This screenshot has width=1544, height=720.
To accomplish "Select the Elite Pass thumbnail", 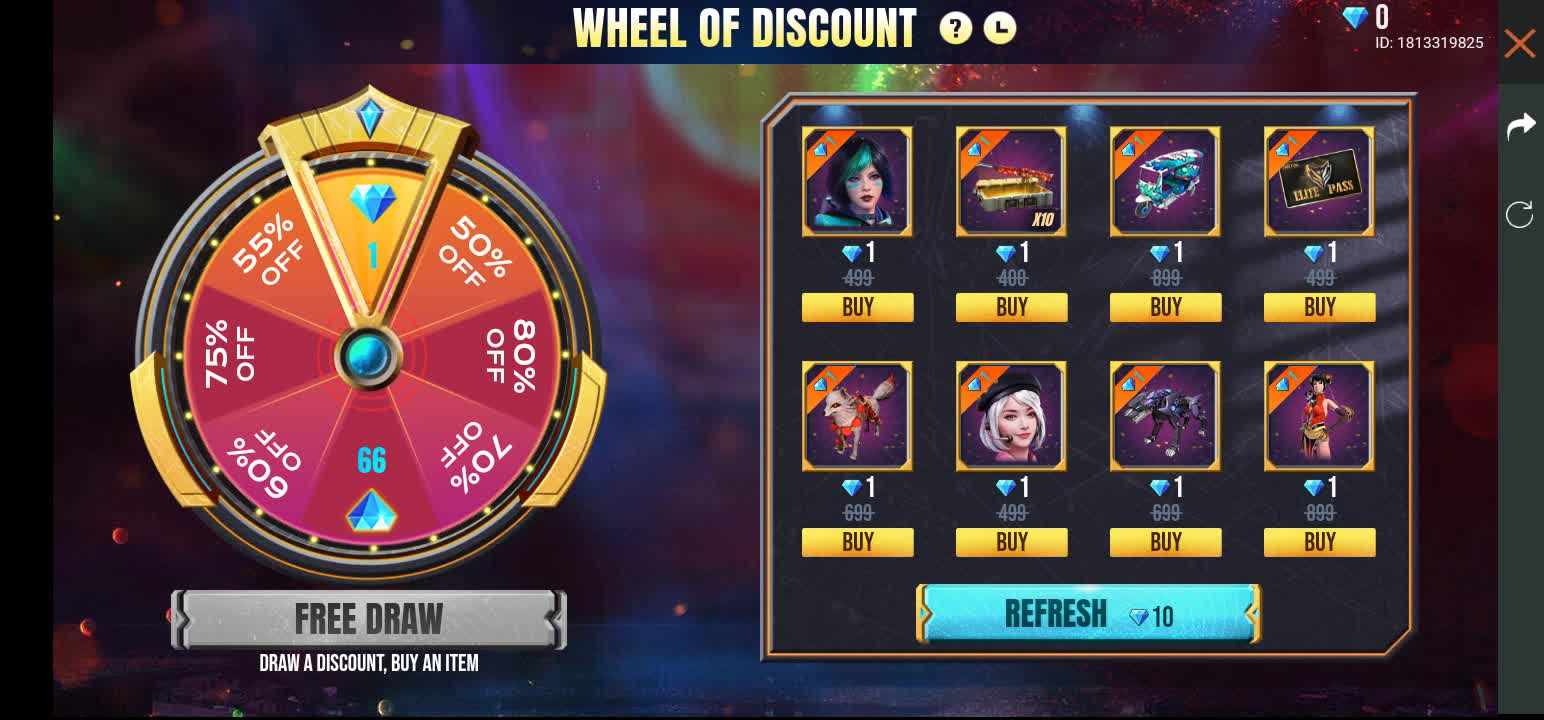I will [x=1319, y=182].
